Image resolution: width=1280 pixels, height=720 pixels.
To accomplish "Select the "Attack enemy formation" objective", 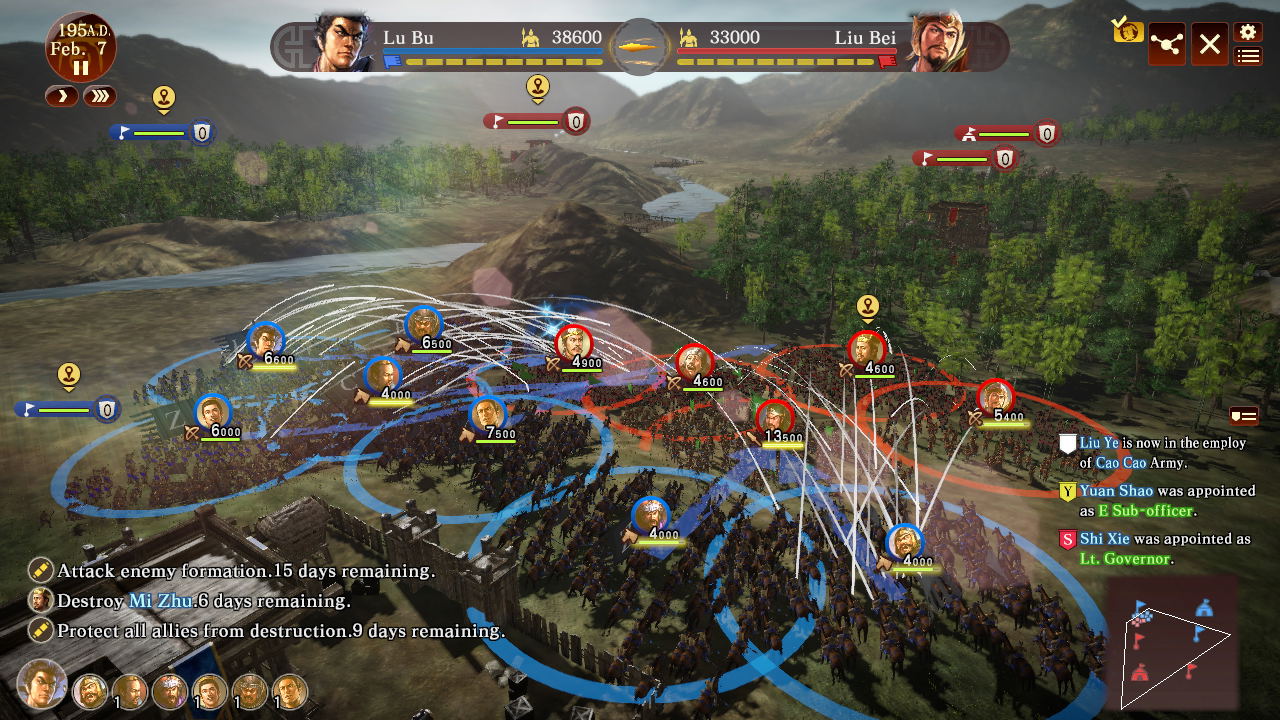I will click(245, 571).
